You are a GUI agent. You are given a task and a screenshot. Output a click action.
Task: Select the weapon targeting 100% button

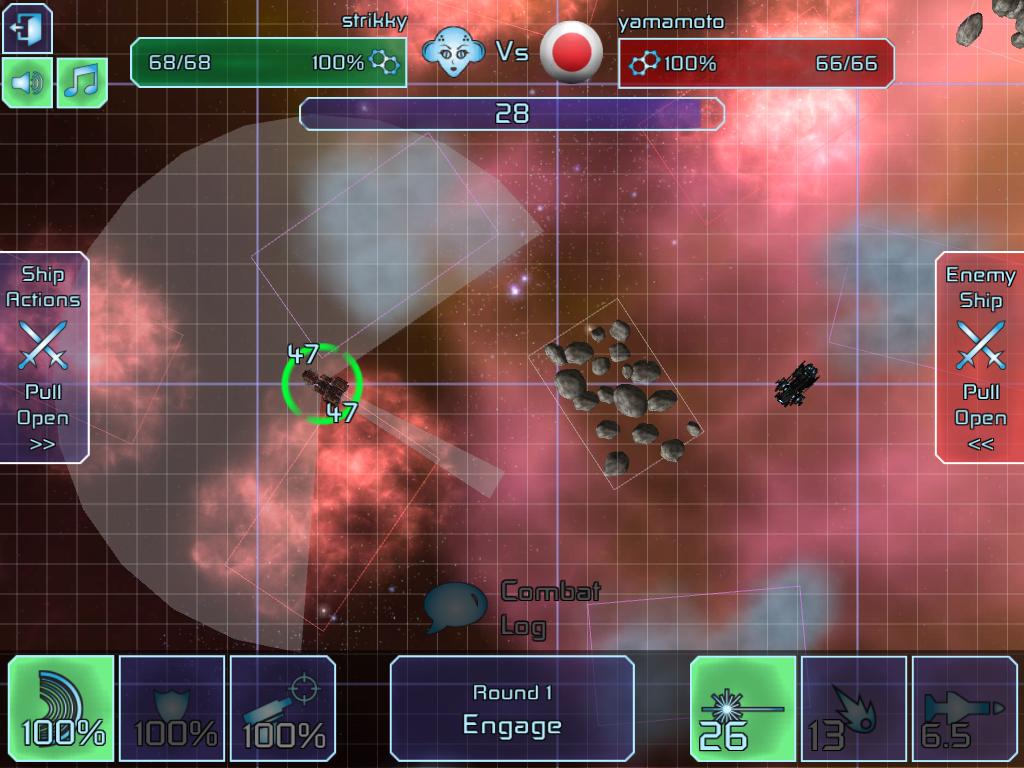point(284,708)
